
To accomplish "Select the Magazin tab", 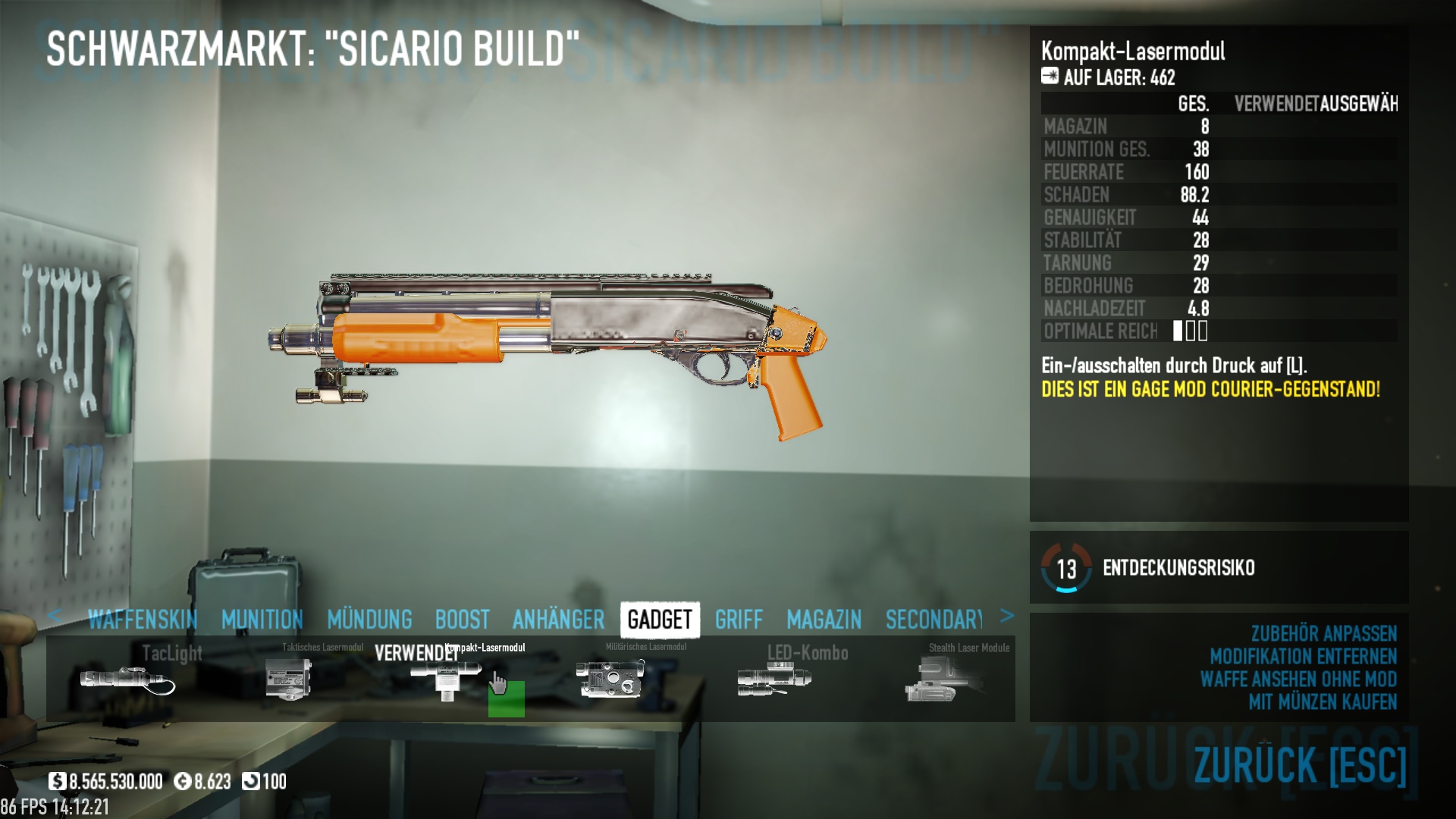I will click(824, 620).
